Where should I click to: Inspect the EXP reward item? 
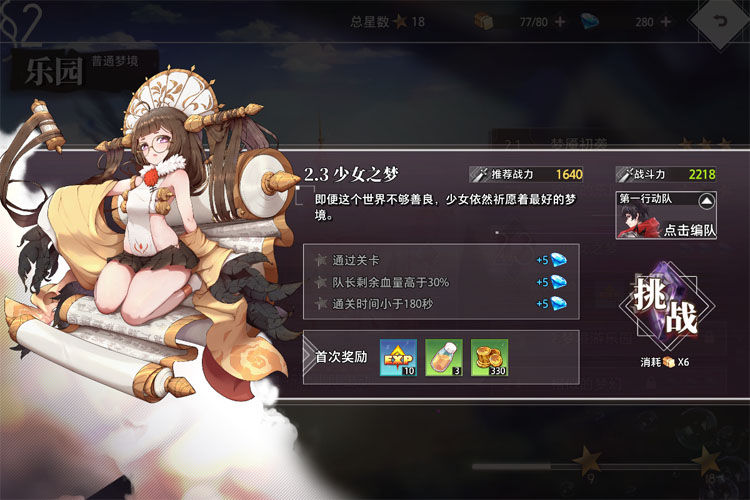pyautogui.click(x=397, y=358)
